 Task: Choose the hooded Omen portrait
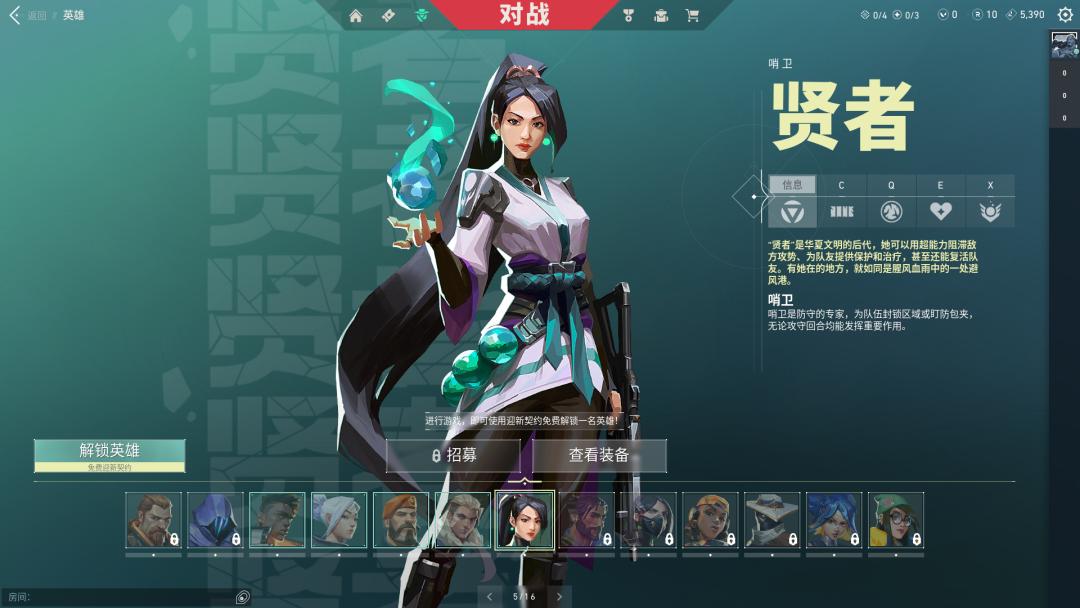tap(216, 520)
